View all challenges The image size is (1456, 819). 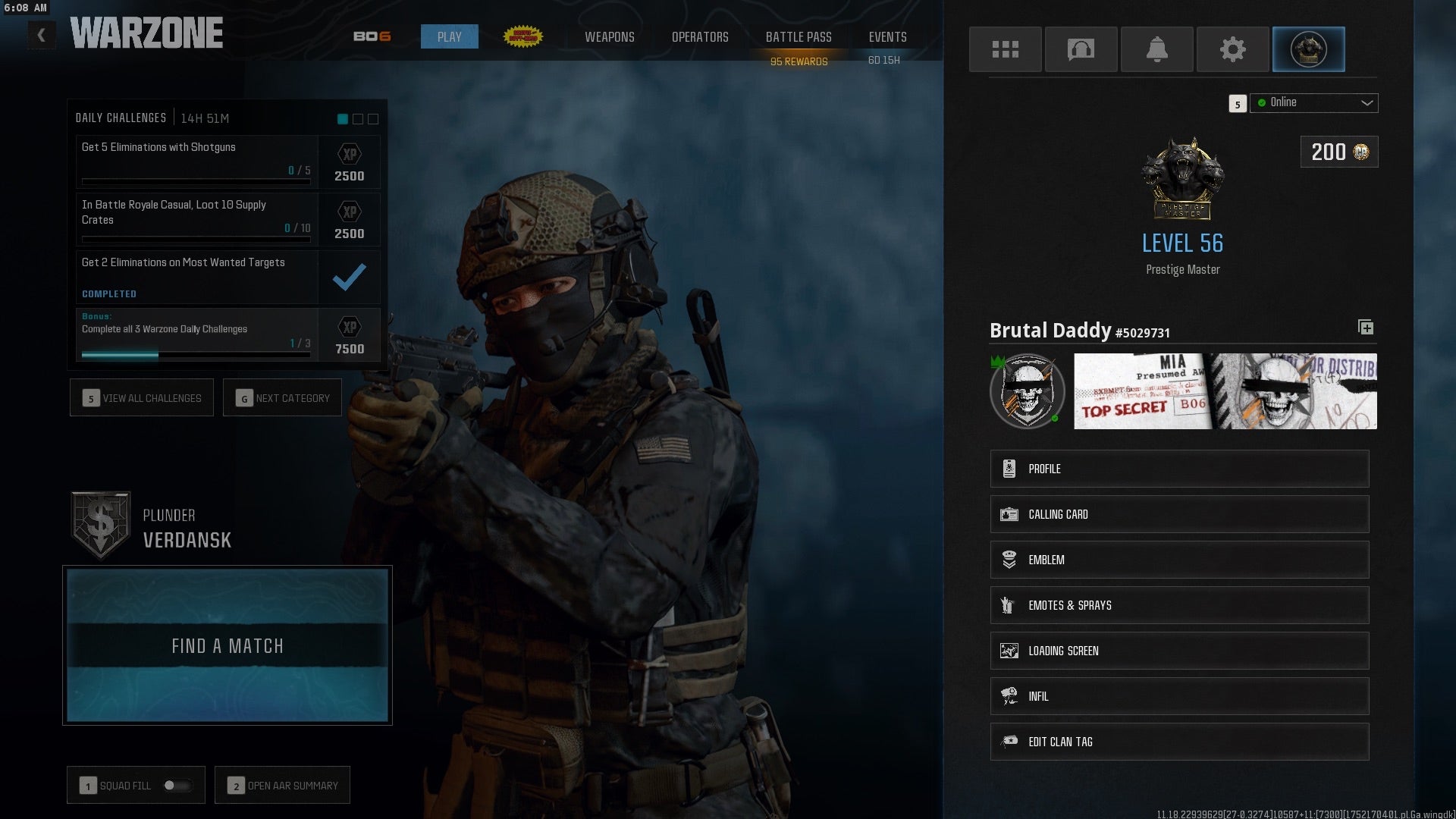tap(142, 398)
